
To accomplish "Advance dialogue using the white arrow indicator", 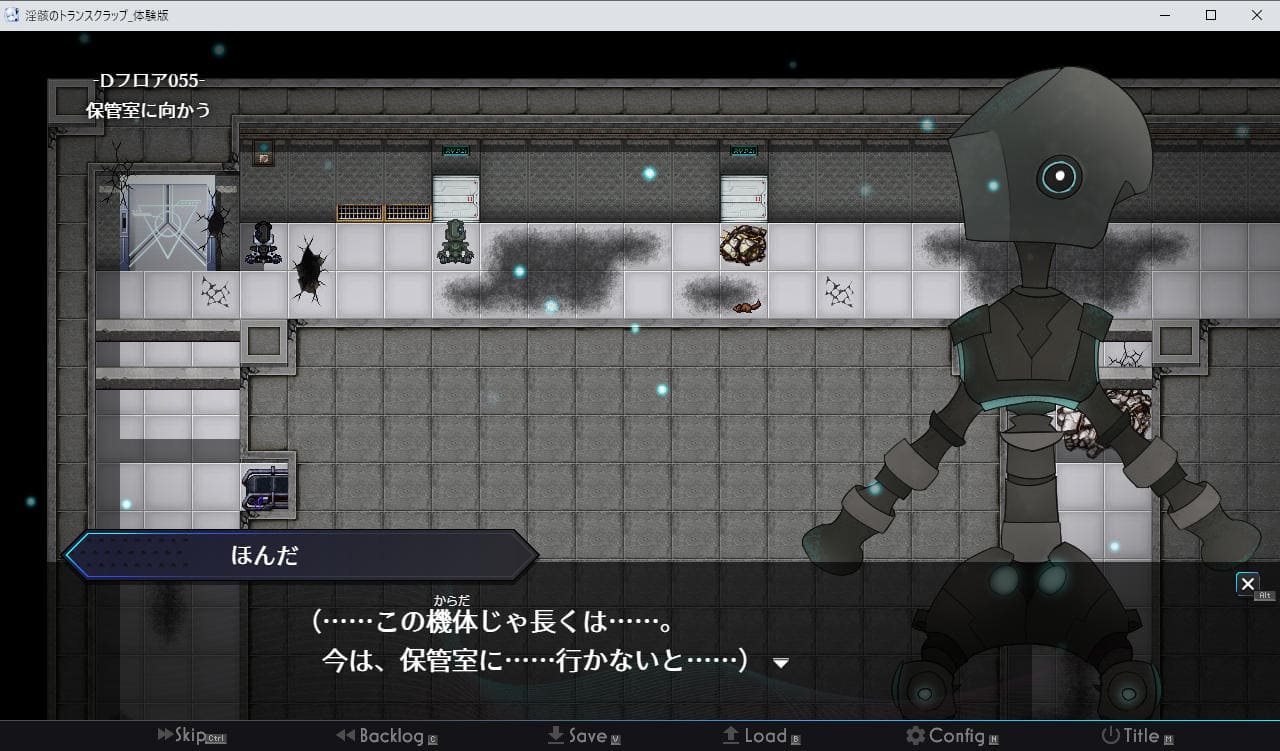I will click(781, 663).
